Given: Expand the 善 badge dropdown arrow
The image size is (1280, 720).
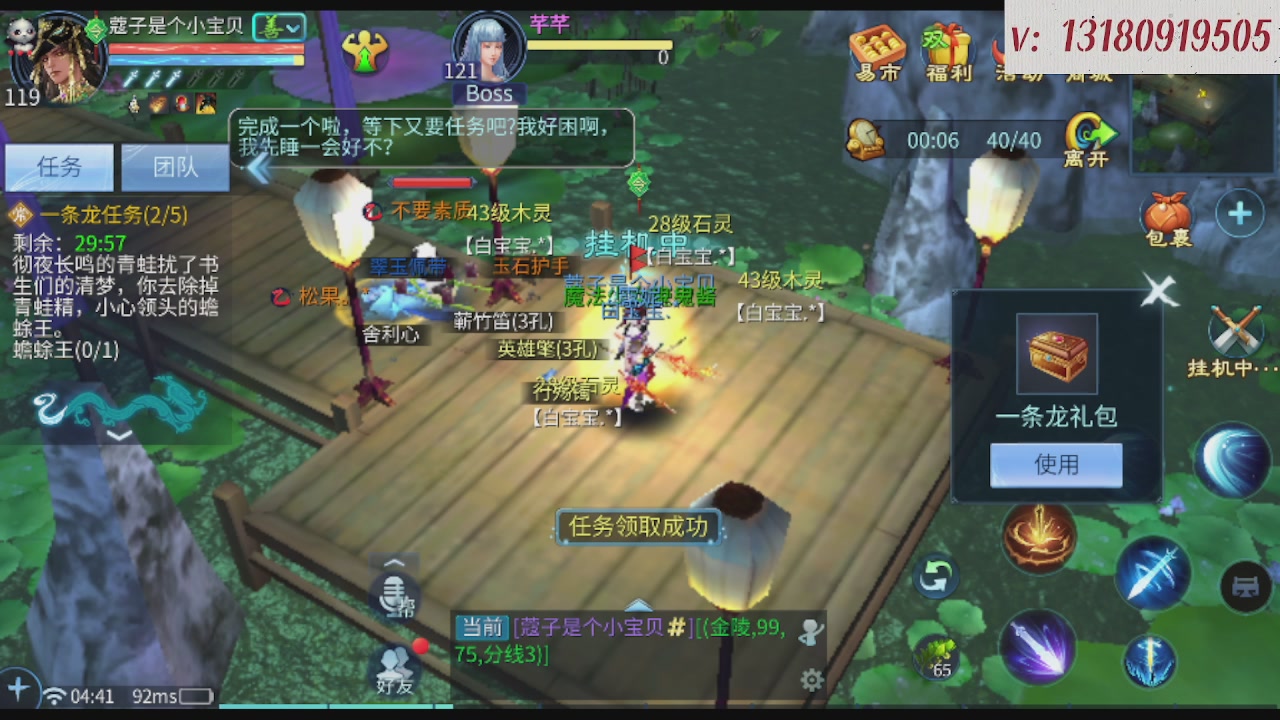Looking at the screenshot, I should click(x=293, y=27).
